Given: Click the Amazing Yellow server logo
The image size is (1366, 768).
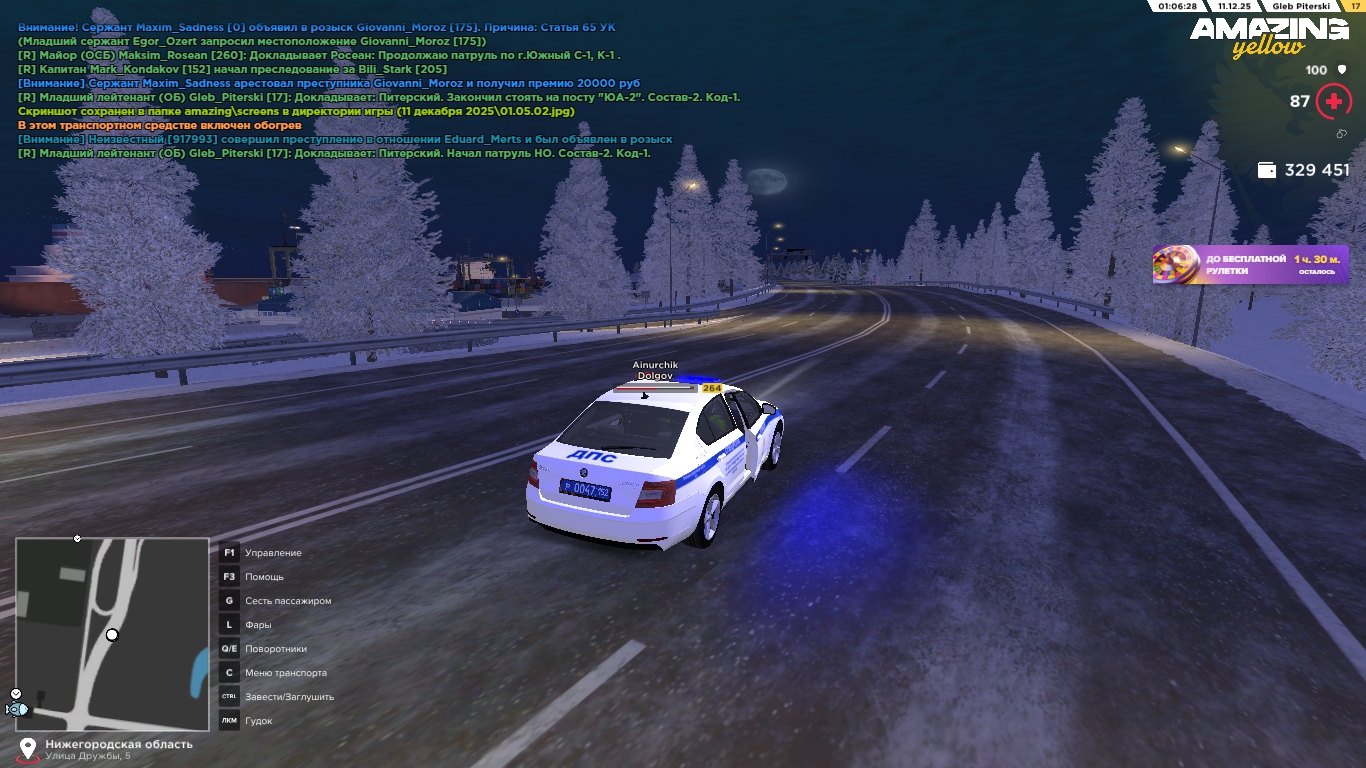Looking at the screenshot, I should tap(1268, 37).
